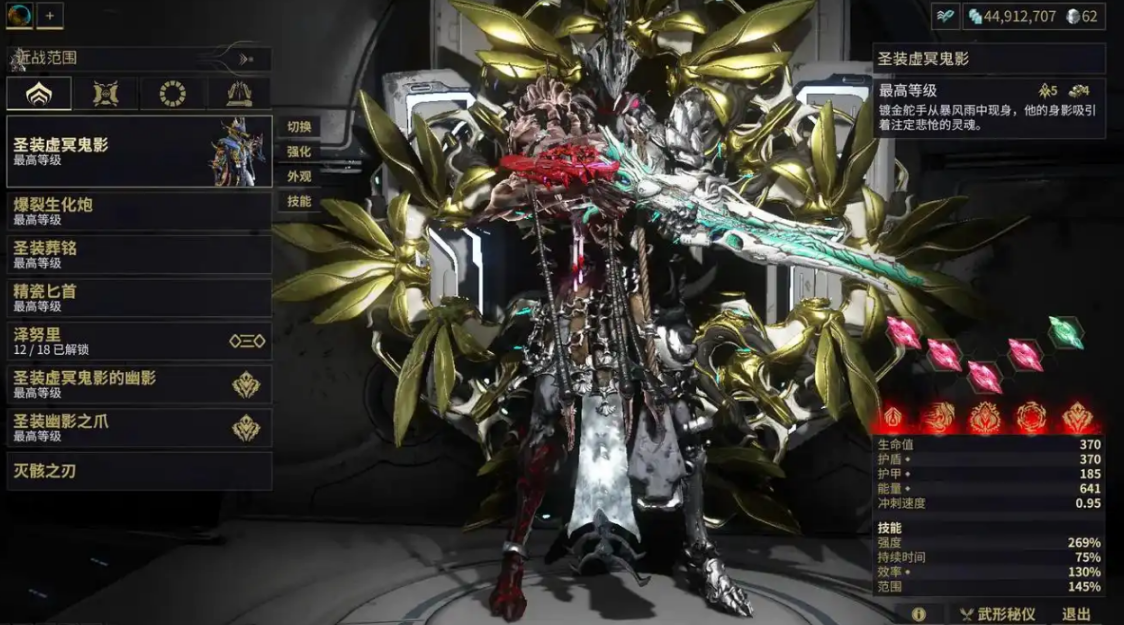This screenshot has height=625, width=1124.
Task: Switch to the Warframe emblem tab
Action: pos(39,94)
